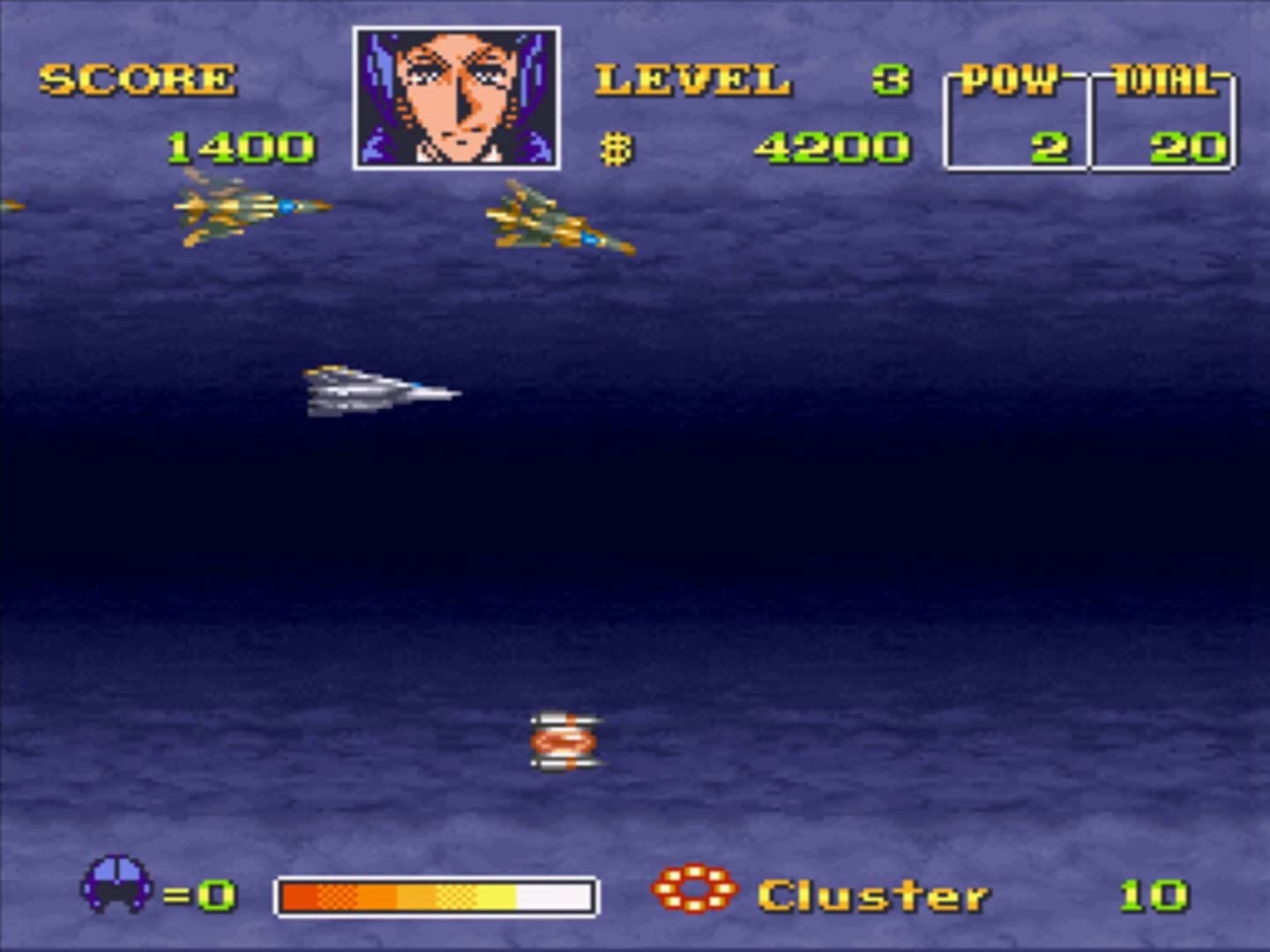
Task: Click the pilot portrait at the top
Action: pos(457,97)
